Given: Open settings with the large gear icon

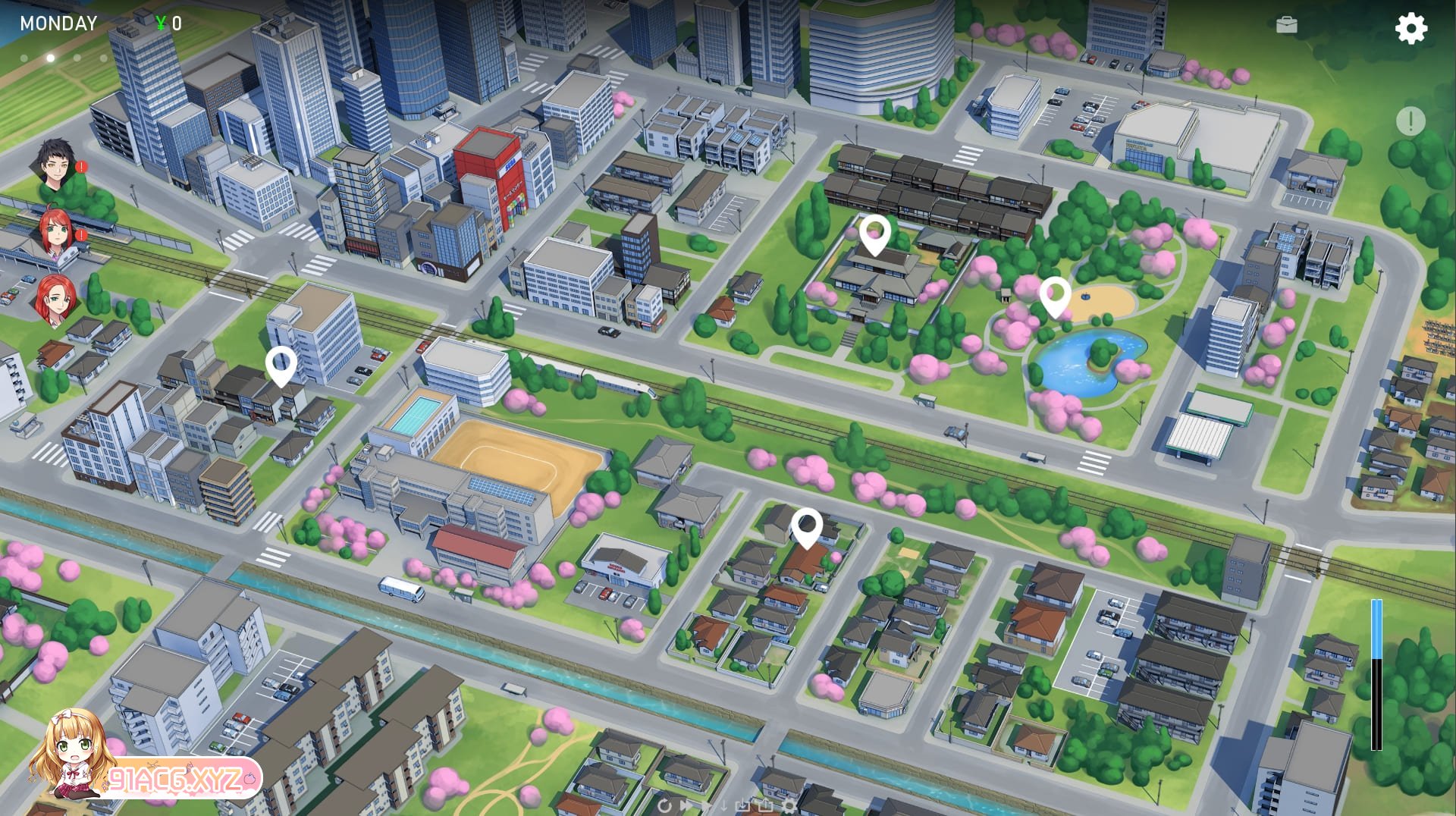Looking at the screenshot, I should [1410, 28].
